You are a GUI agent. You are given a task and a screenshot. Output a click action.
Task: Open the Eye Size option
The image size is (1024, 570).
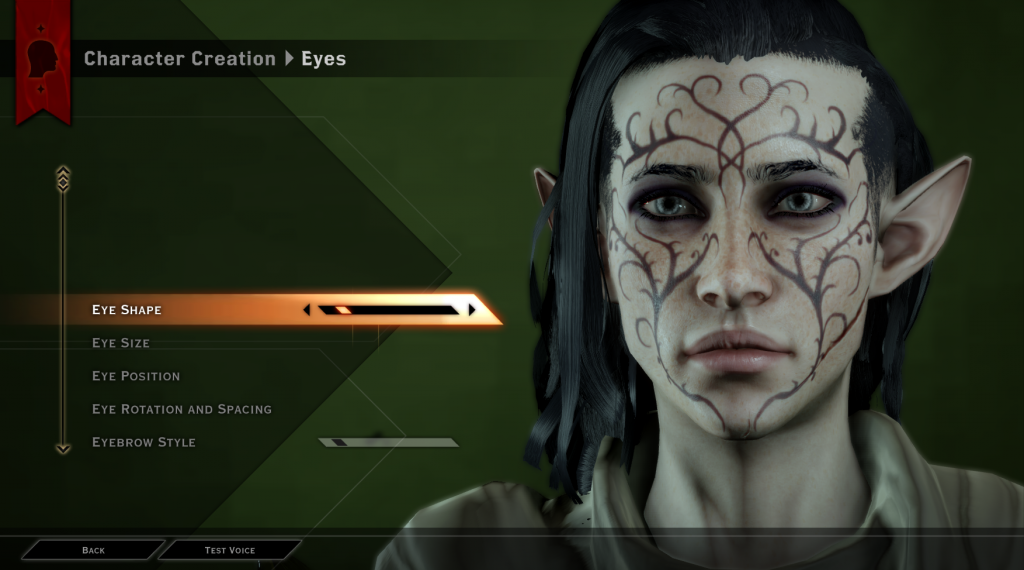pos(121,343)
